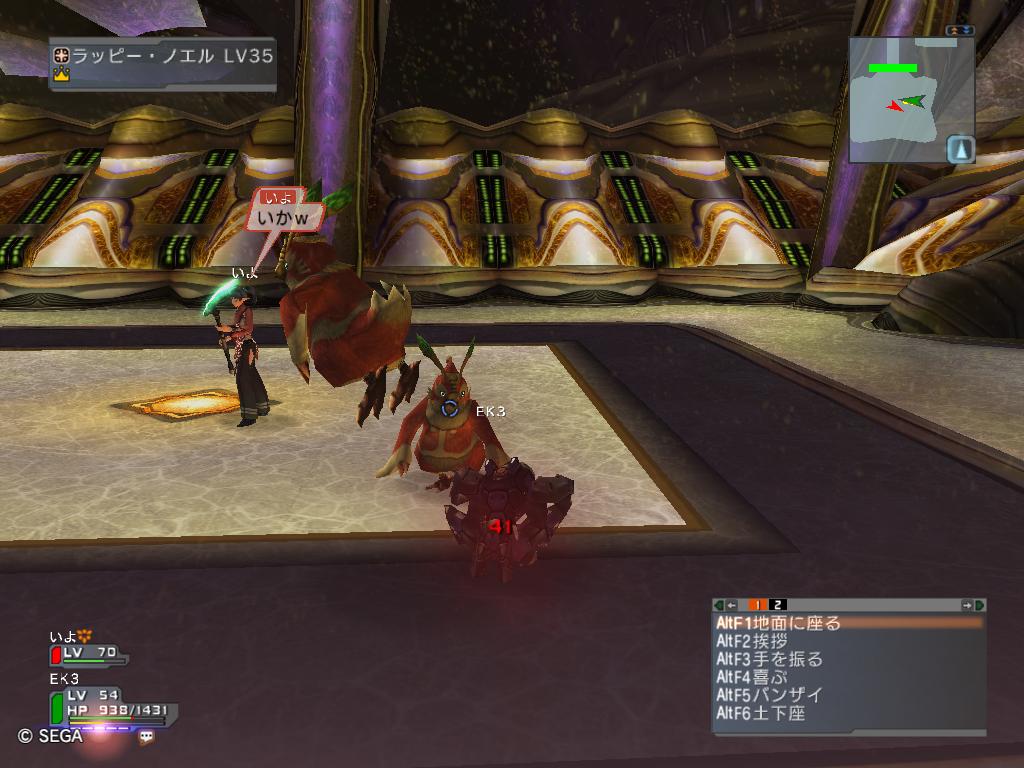Click the shortcut panel's right arrow
Image resolution: width=1024 pixels, height=768 pixels.
(x=967, y=605)
